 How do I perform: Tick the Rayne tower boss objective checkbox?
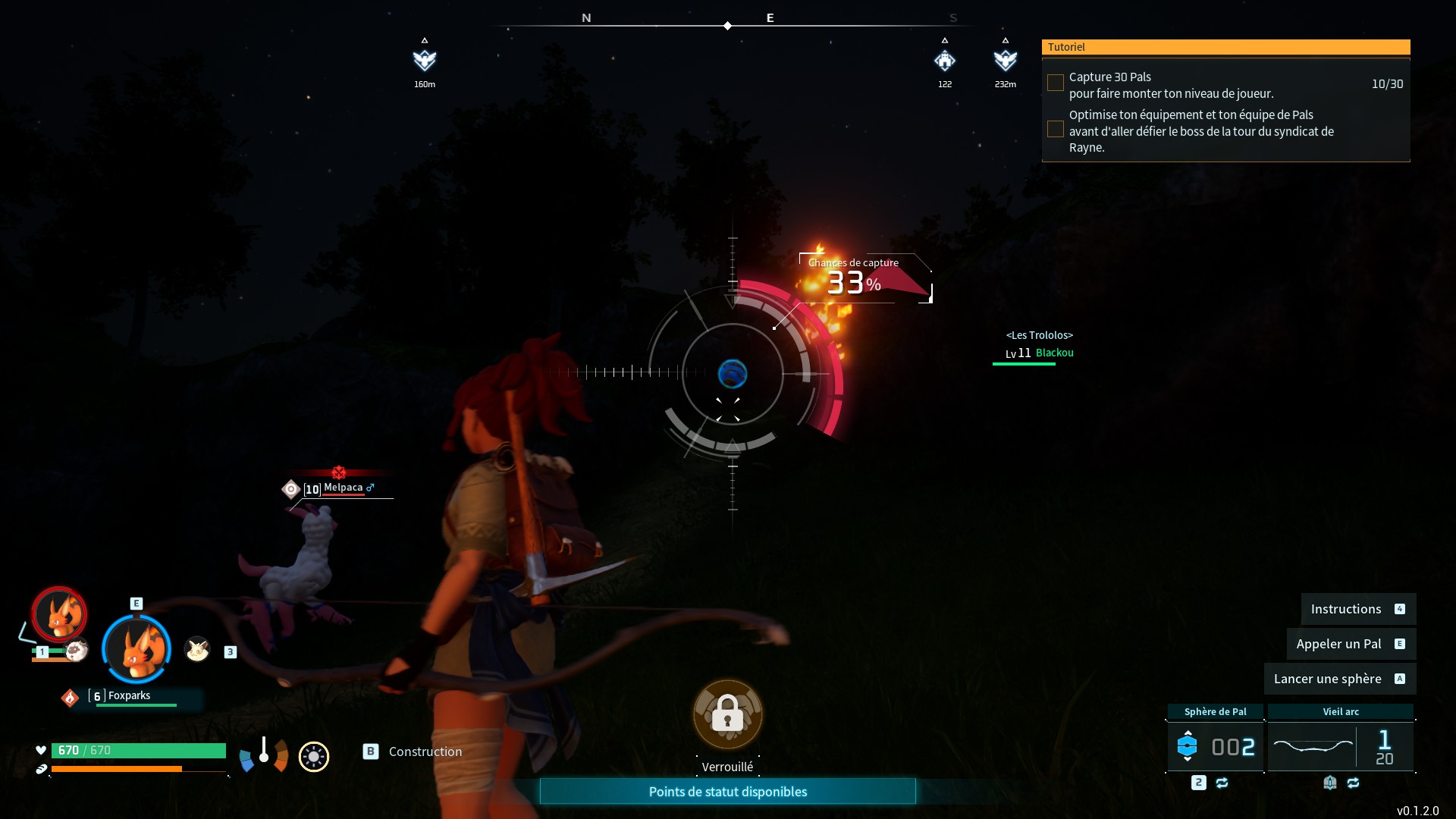pos(1055,130)
